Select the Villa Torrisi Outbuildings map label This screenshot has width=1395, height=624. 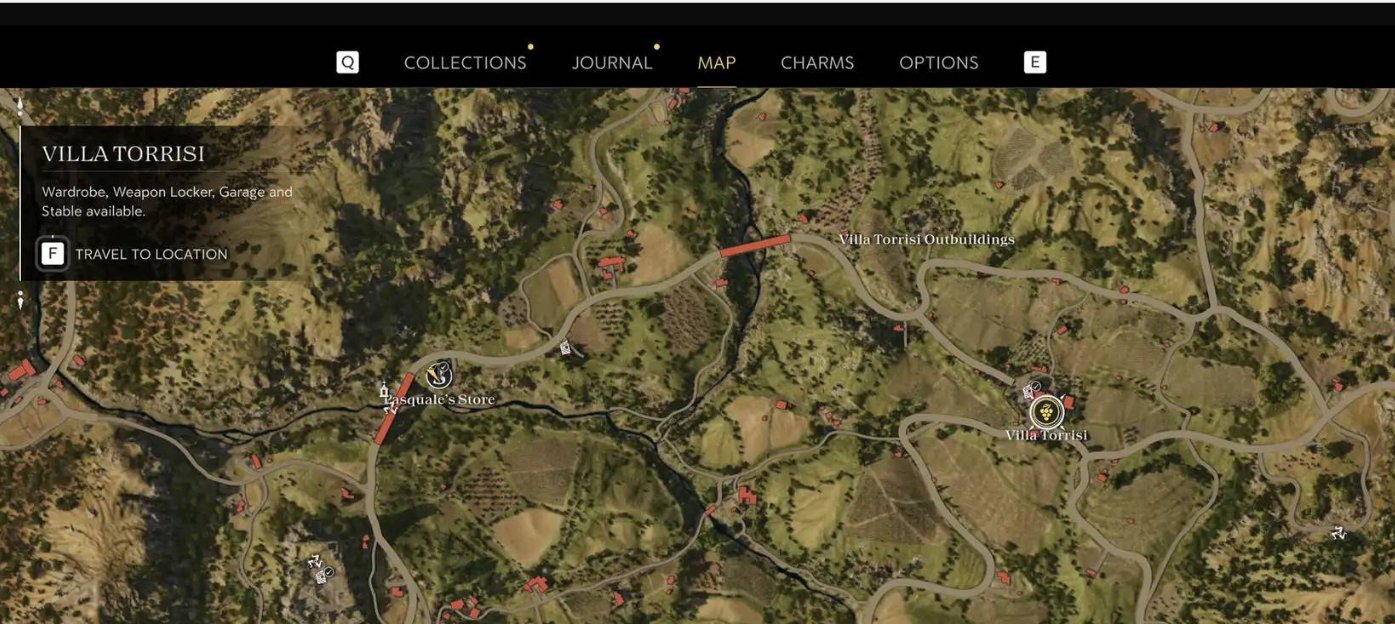pyautogui.click(x=926, y=239)
